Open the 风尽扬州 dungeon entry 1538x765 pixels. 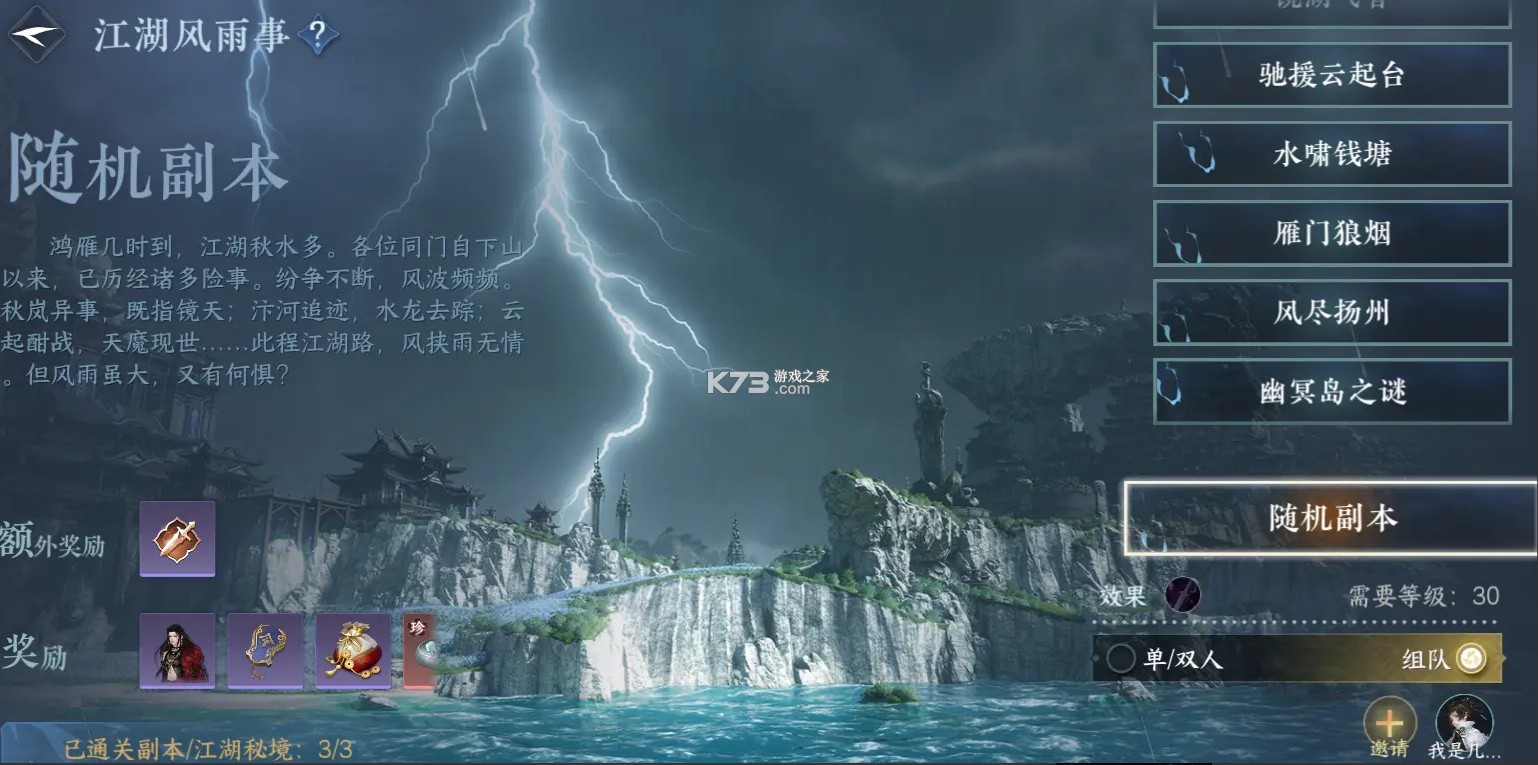(x=1332, y=312)
